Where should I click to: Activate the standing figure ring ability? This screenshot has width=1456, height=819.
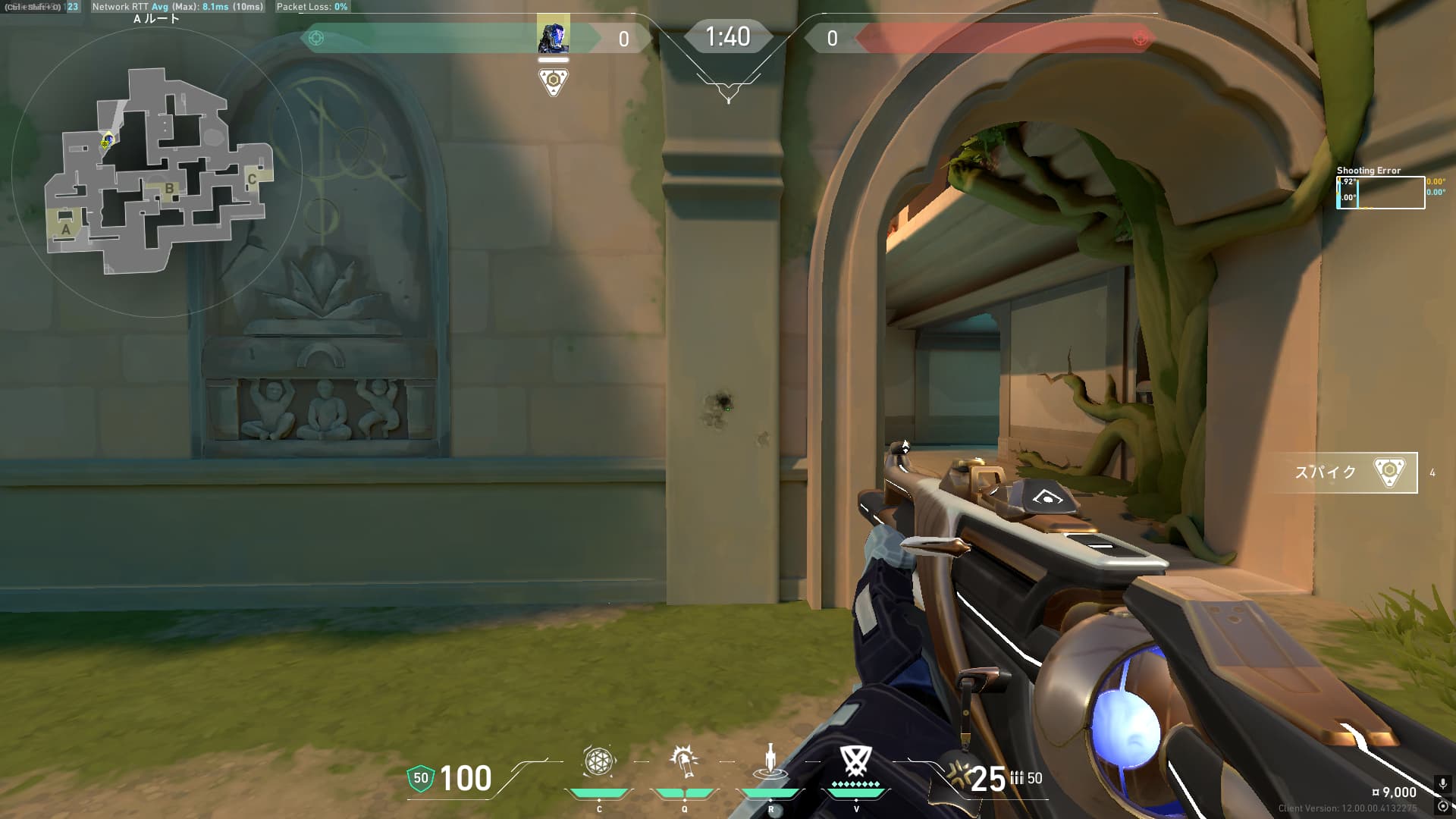770,761
